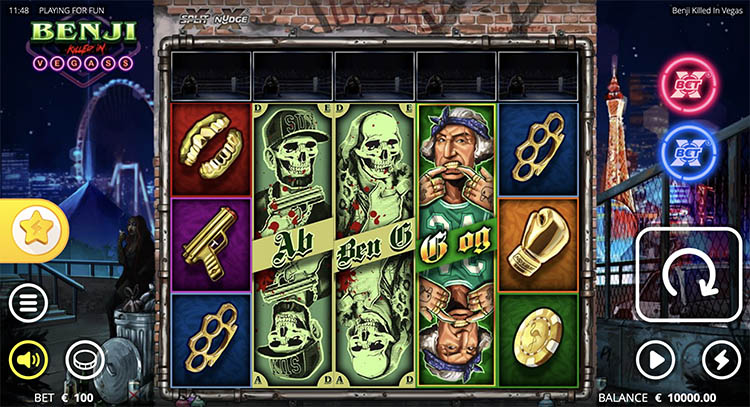Start autoplay with the play button
The width and height of the screenshot is (750, 407).
[x=656, y=358]
